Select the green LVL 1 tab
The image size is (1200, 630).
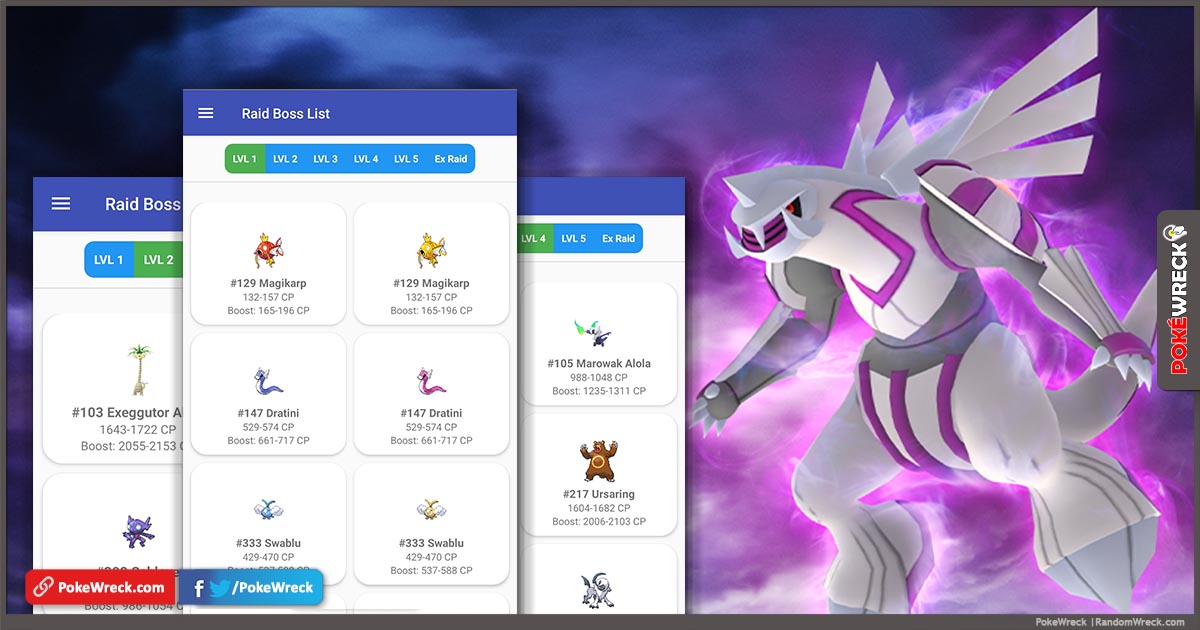point(245,159)
